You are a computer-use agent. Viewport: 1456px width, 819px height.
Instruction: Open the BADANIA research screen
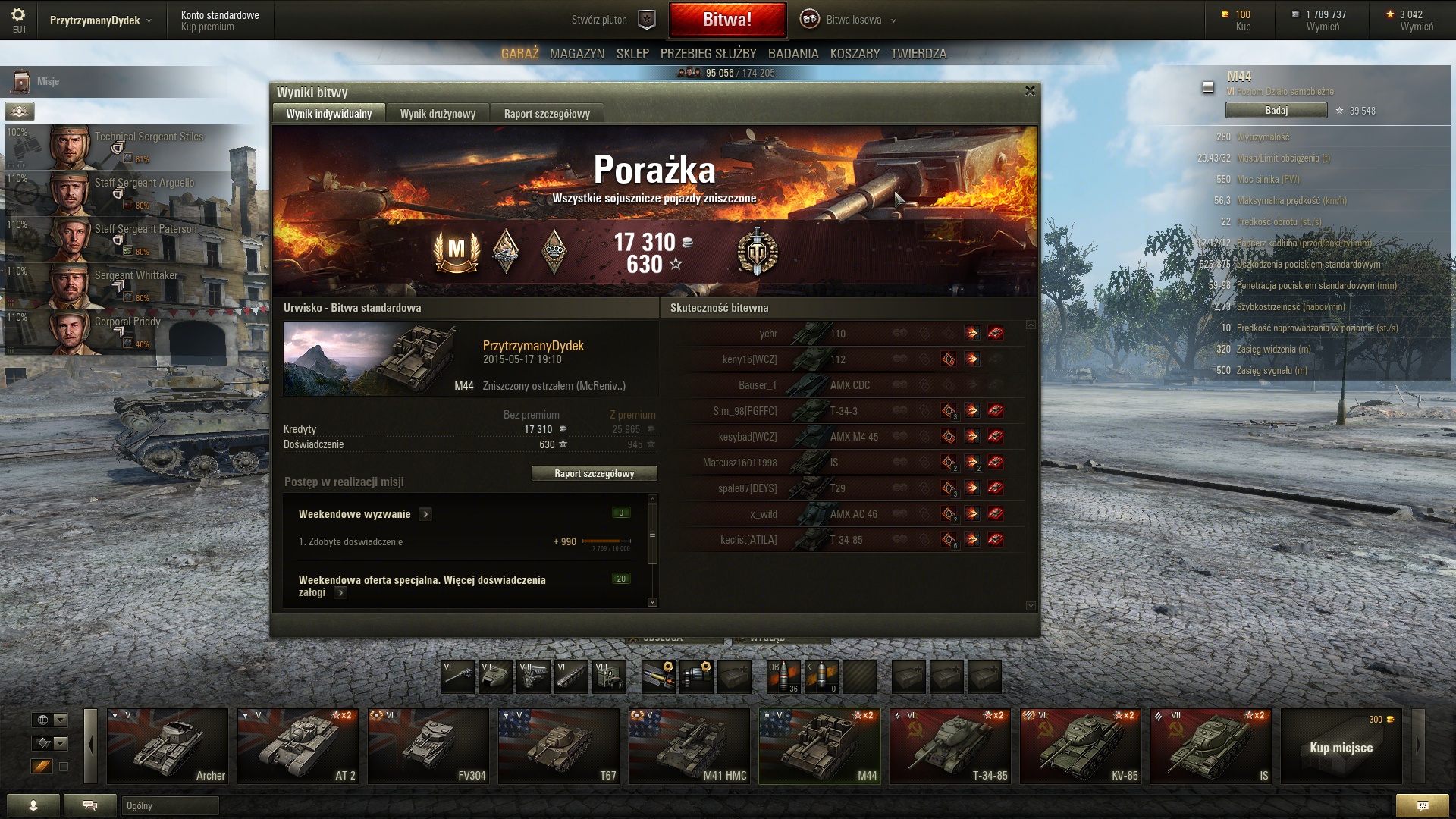coord(792,54)
